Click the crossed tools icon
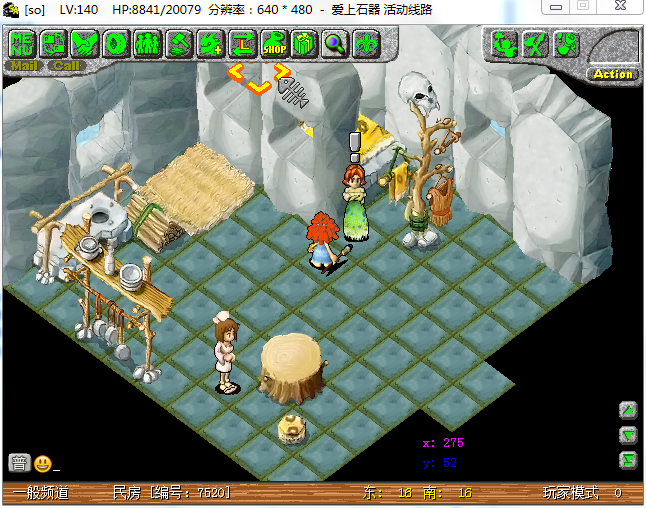646x508 pixels. point(535,45)
